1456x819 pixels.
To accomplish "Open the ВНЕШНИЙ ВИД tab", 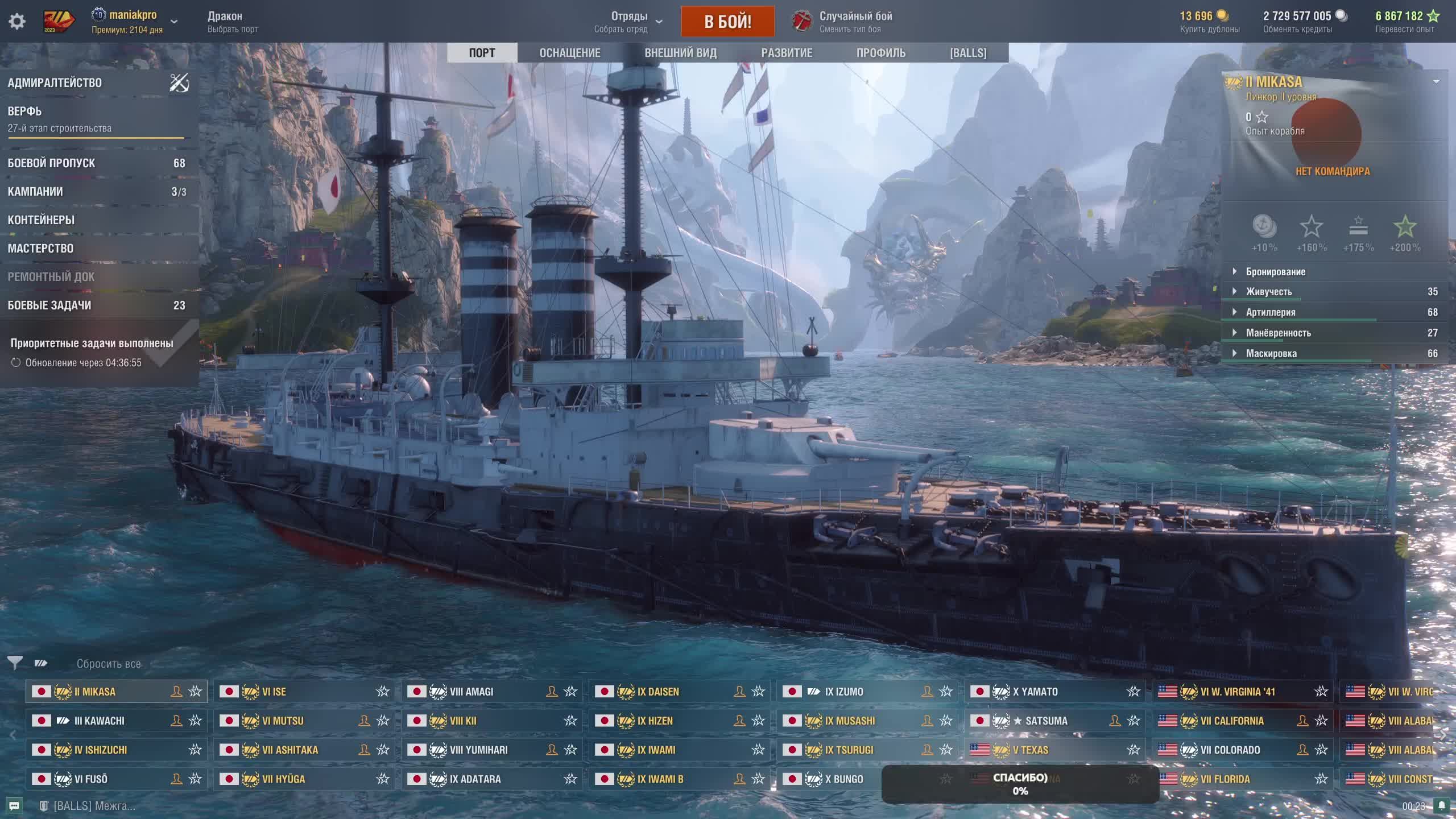I will [680, 53].
